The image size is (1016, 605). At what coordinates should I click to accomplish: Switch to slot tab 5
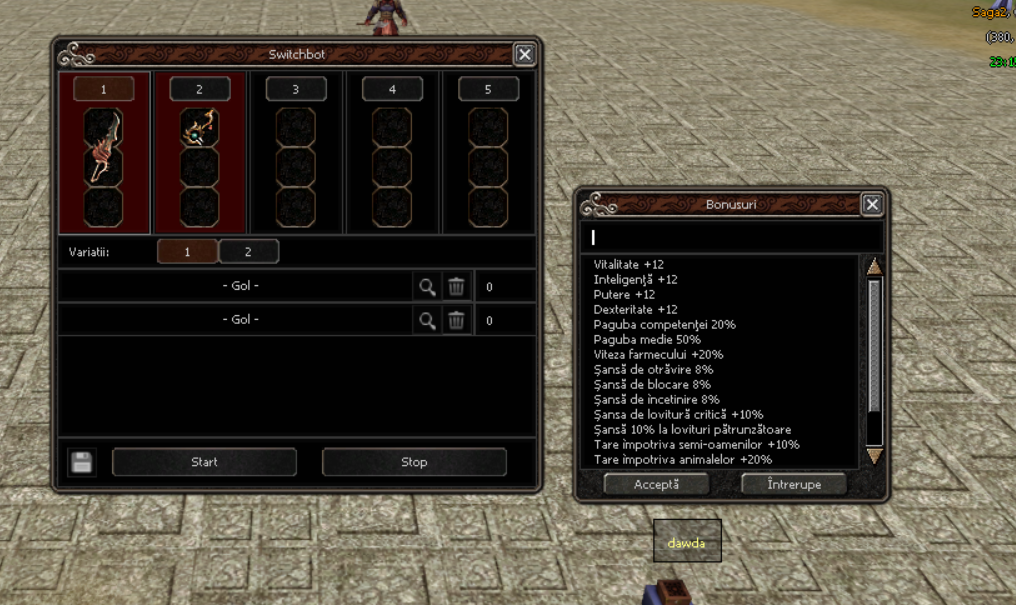[488, 90]
